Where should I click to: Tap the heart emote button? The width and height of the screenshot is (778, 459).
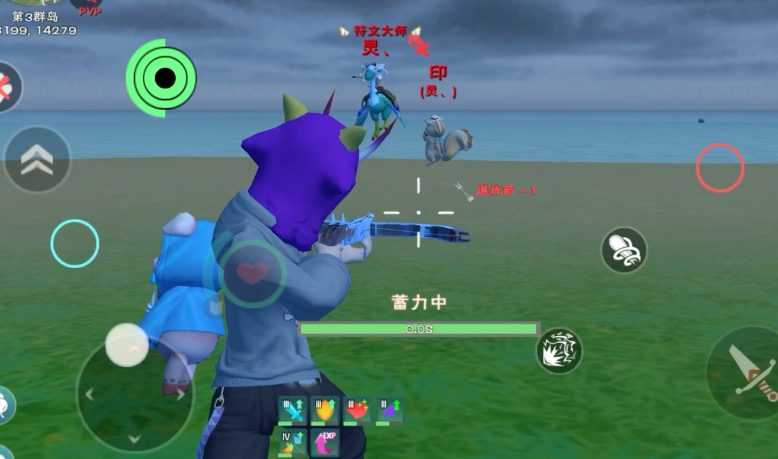pos(252,272)
